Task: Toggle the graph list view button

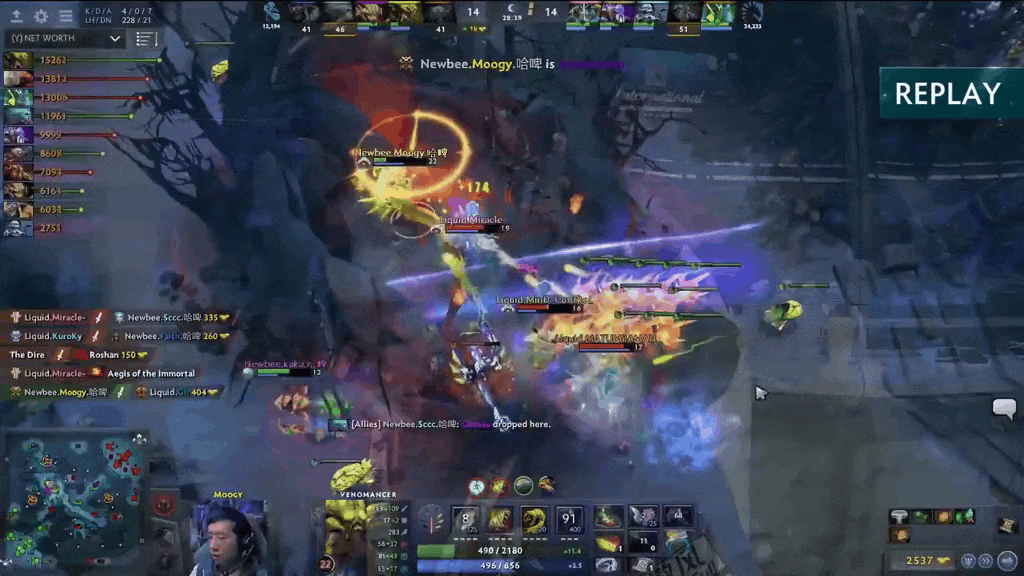Action: tap(147, 39)
